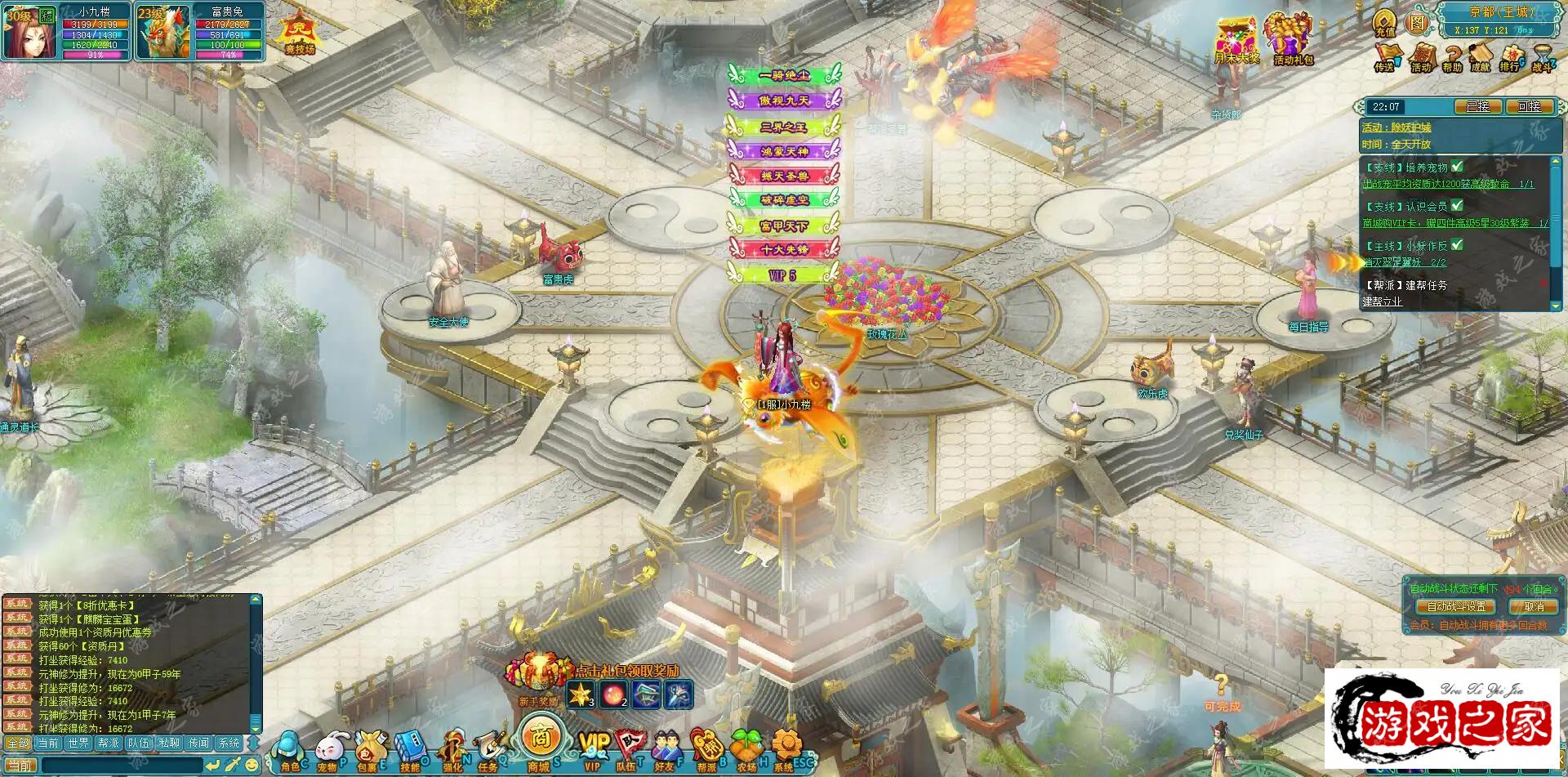Viewport: 1568px width, 777px height.
Task: Show 可接 available quests list
Action: click(x=1528, y=107)
